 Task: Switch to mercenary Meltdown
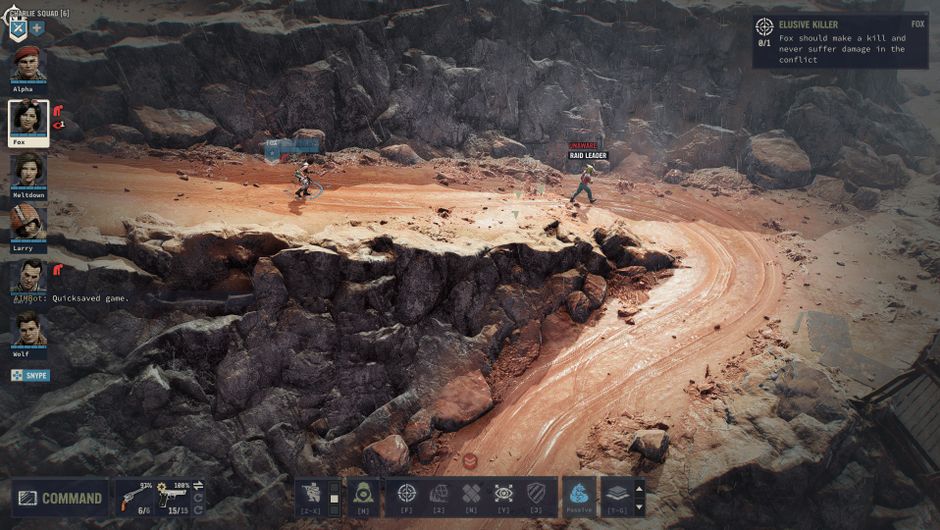(x=27, y=170)
